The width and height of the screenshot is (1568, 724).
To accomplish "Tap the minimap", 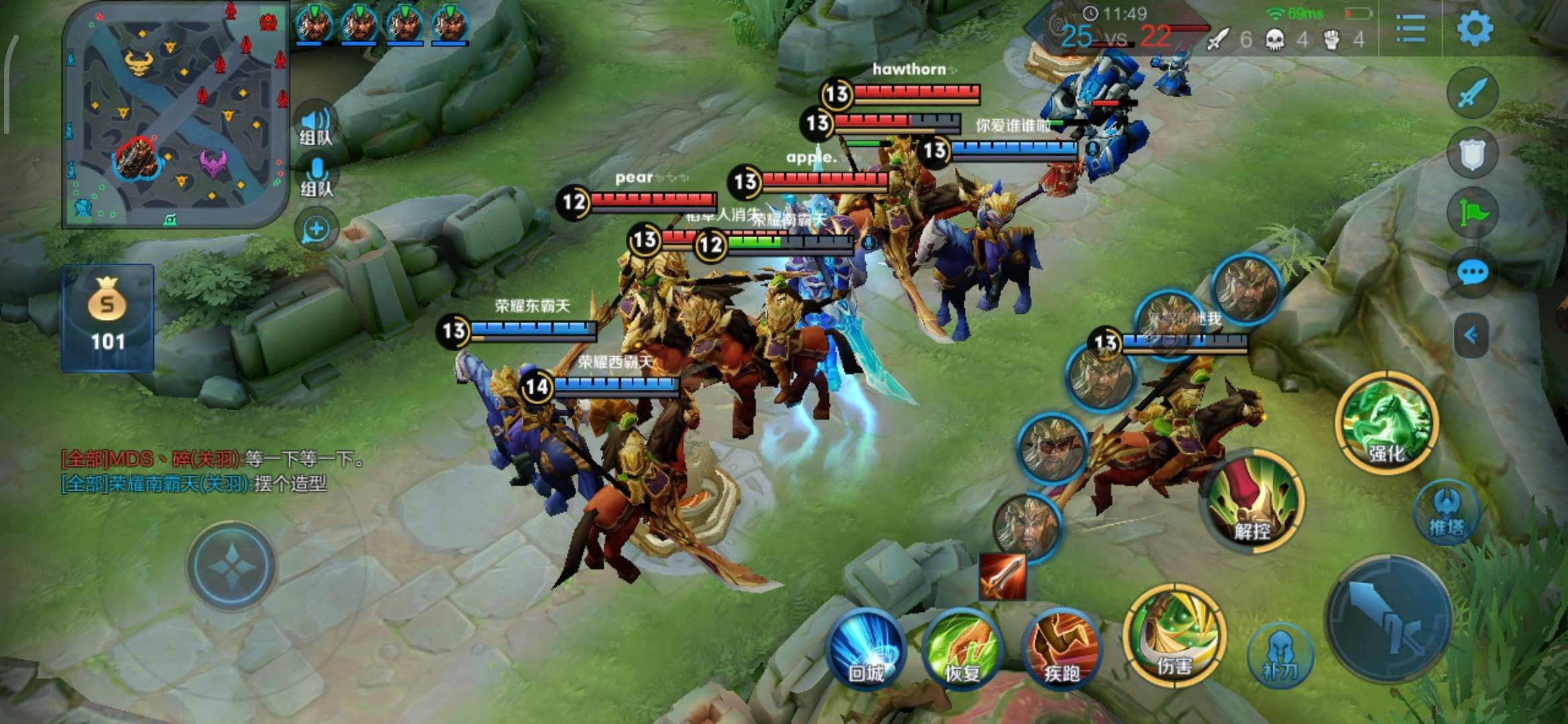I will click(174, 114).
